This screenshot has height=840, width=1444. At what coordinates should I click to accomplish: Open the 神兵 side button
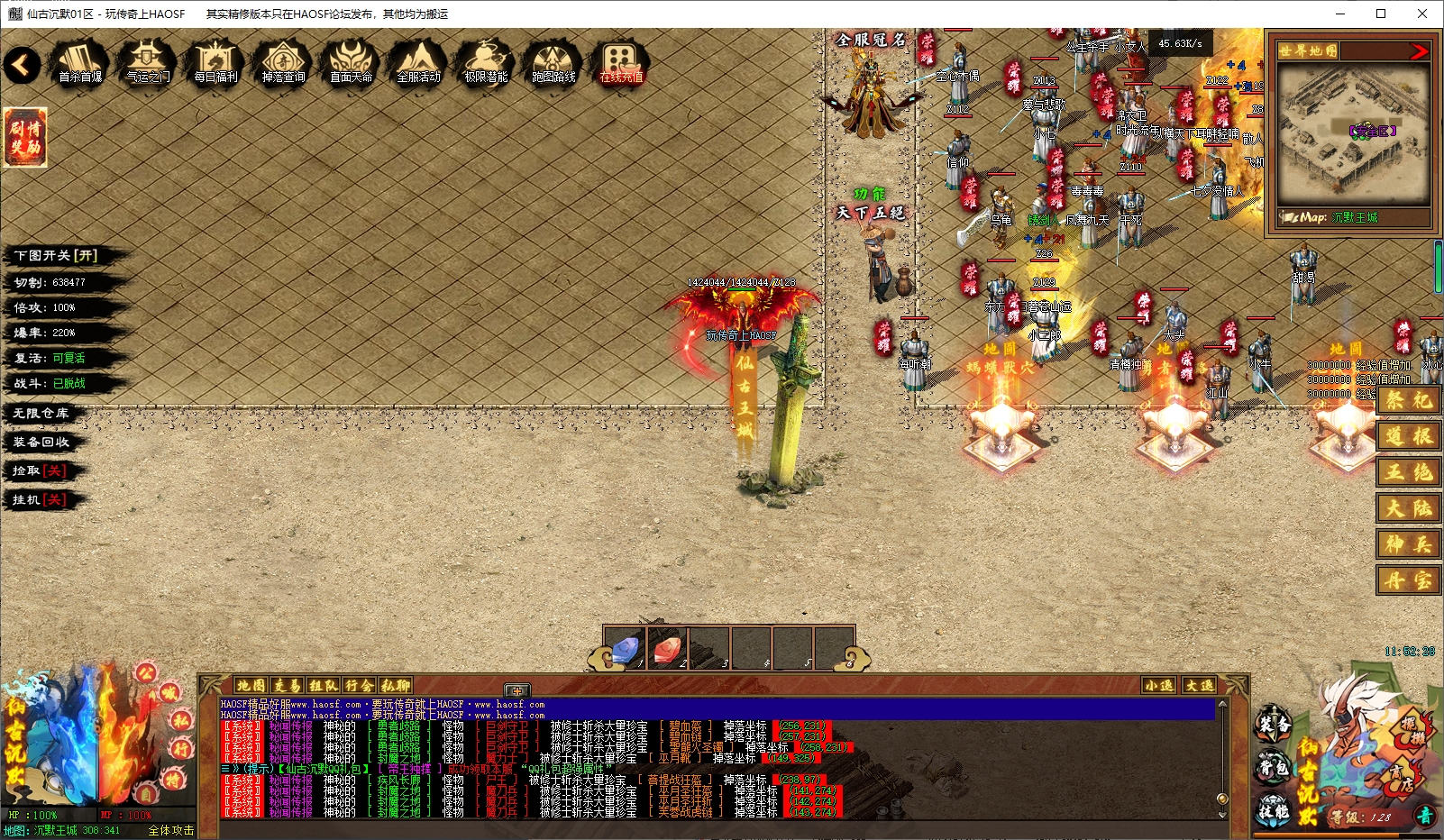(x=1408, y=544)
